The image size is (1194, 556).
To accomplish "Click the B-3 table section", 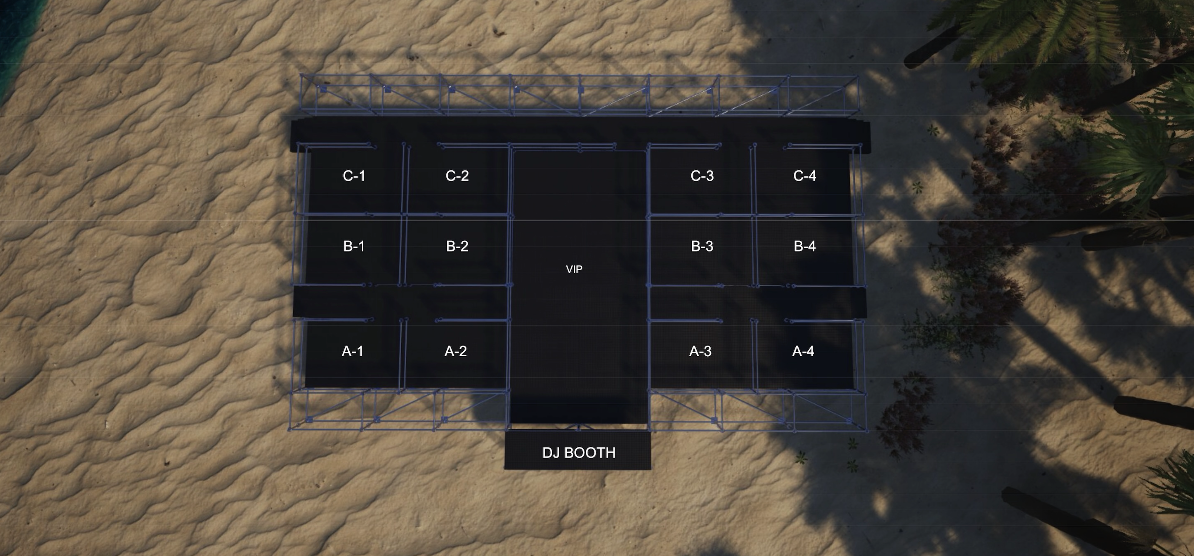I will coord(702,247).
